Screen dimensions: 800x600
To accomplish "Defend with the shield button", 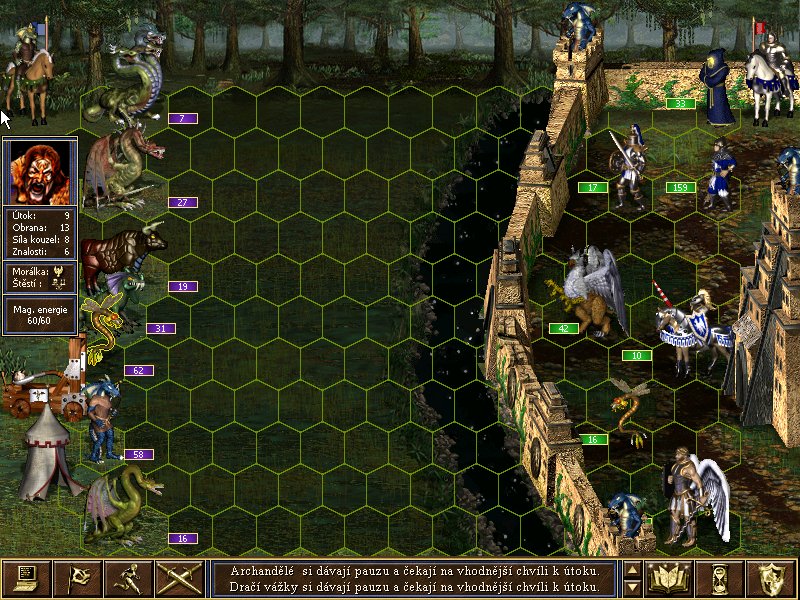I will [773, 578].
